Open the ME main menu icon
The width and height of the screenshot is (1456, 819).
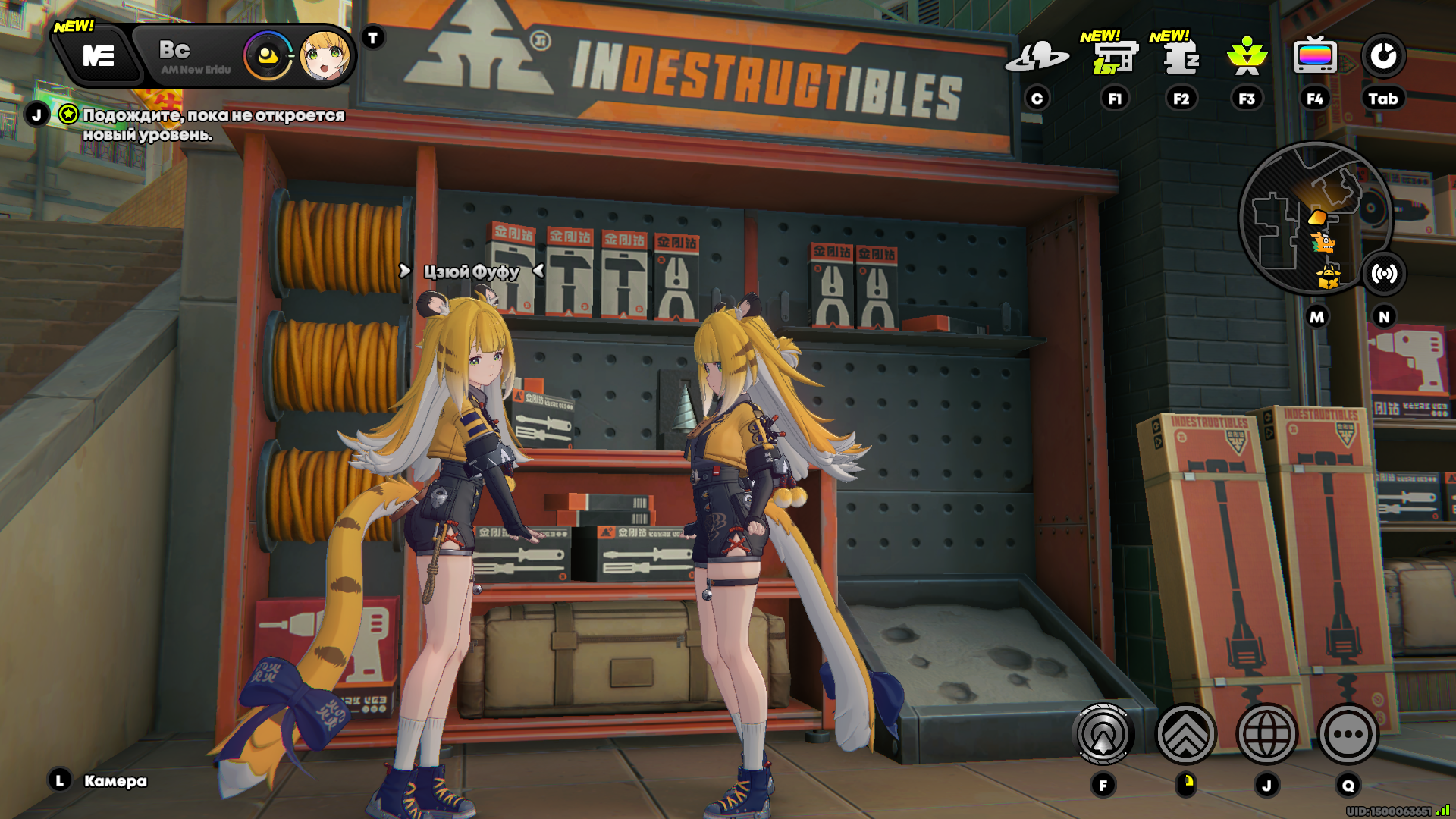click(x=98, y=56)
